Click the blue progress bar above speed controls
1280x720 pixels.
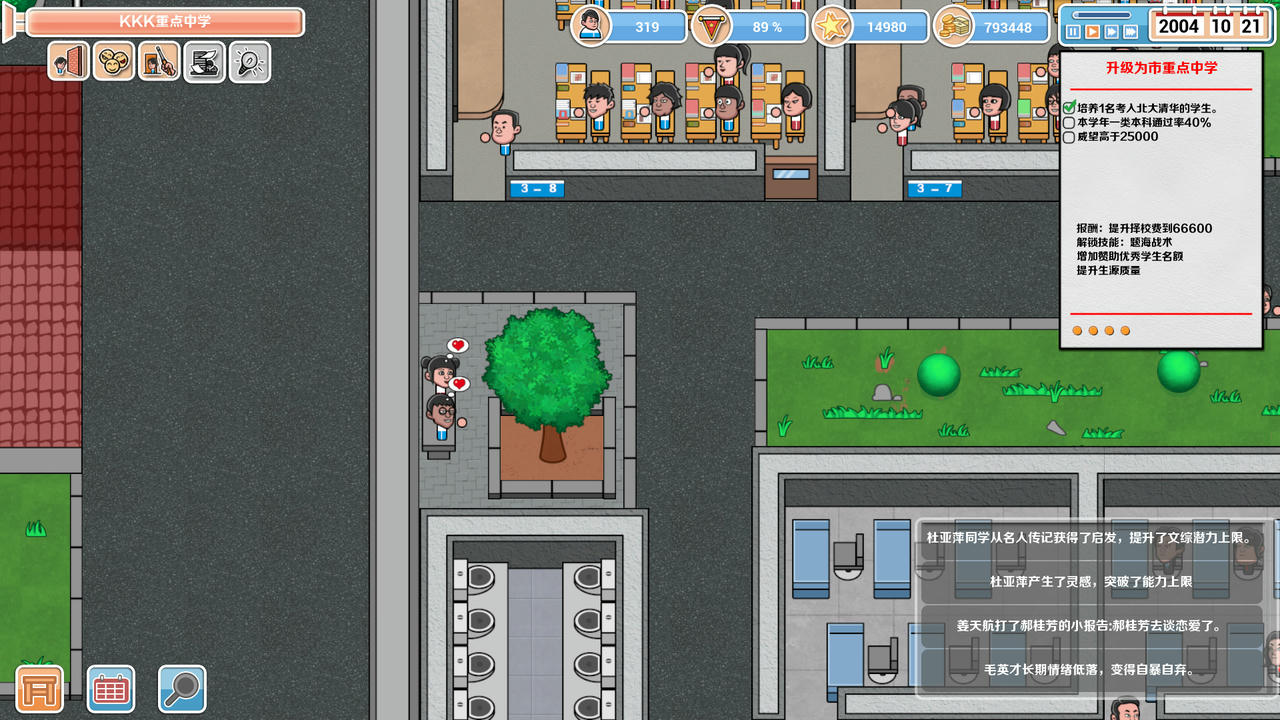tap(1100, 13)
